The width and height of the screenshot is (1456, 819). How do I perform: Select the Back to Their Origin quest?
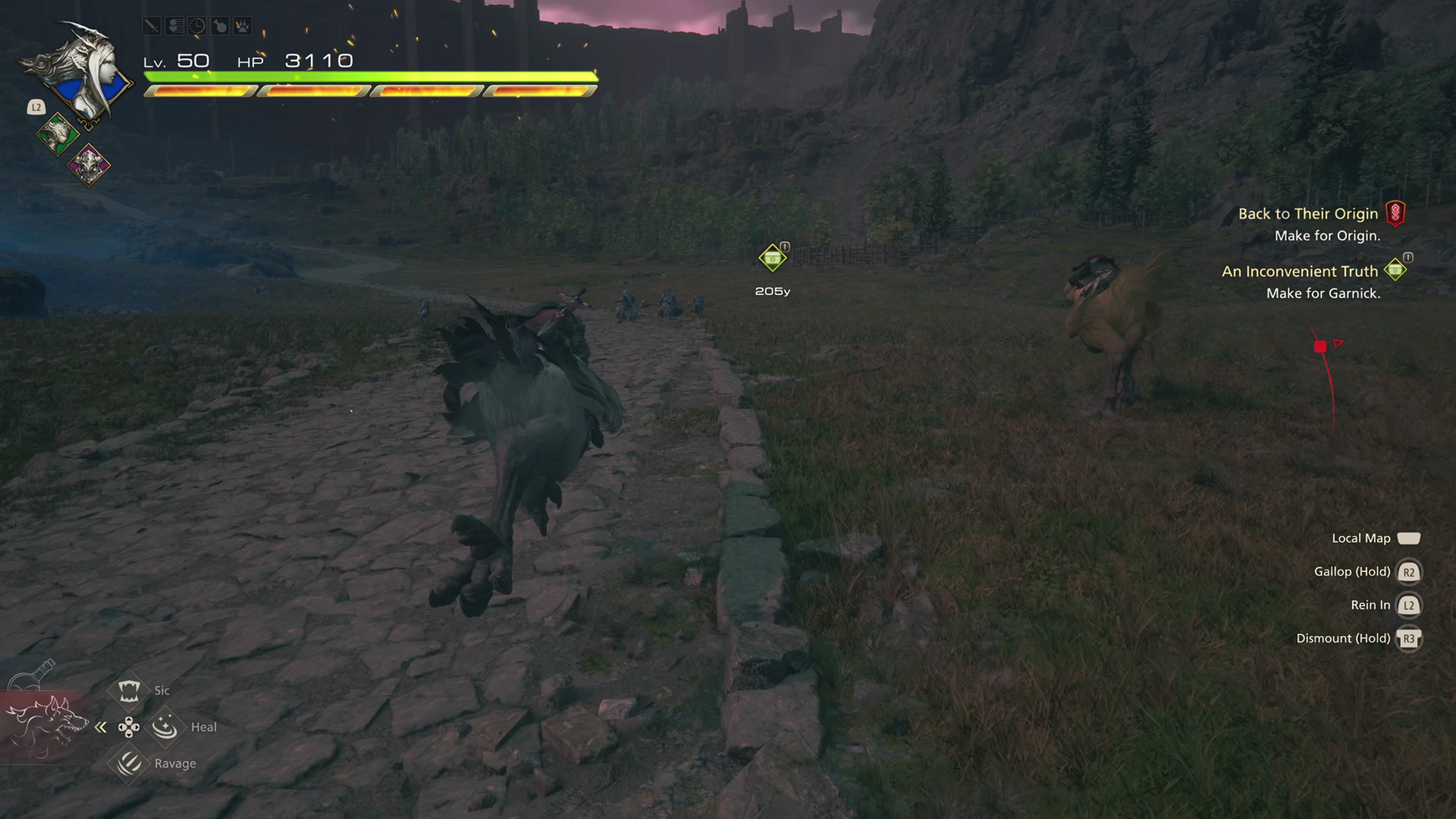point(1308,213)
